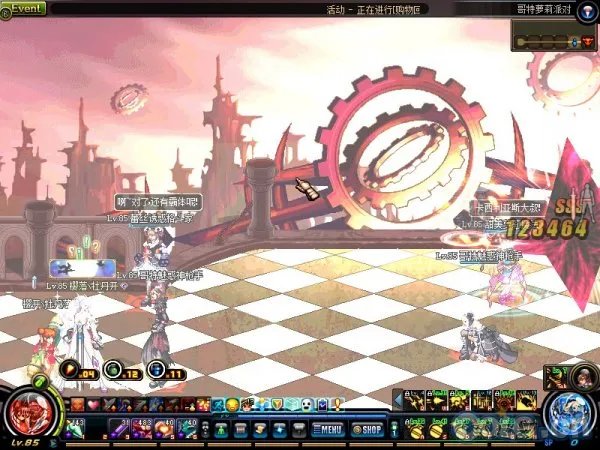This screenshot has width=600, height=450.
Task: Click the white ghost face icon
Action: (x=307, y=404)
